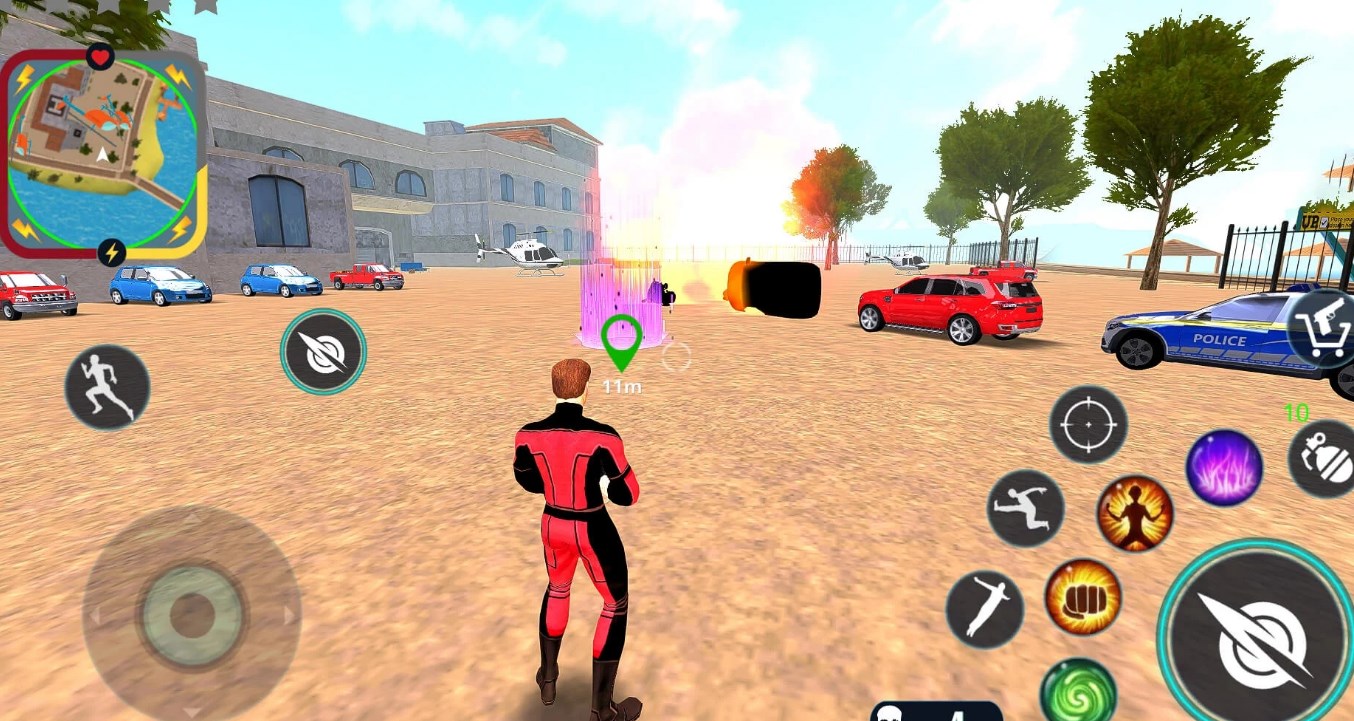Click the heart icon above the minimap
Screen dimensions: 1354x721
[x=100, y=56]
